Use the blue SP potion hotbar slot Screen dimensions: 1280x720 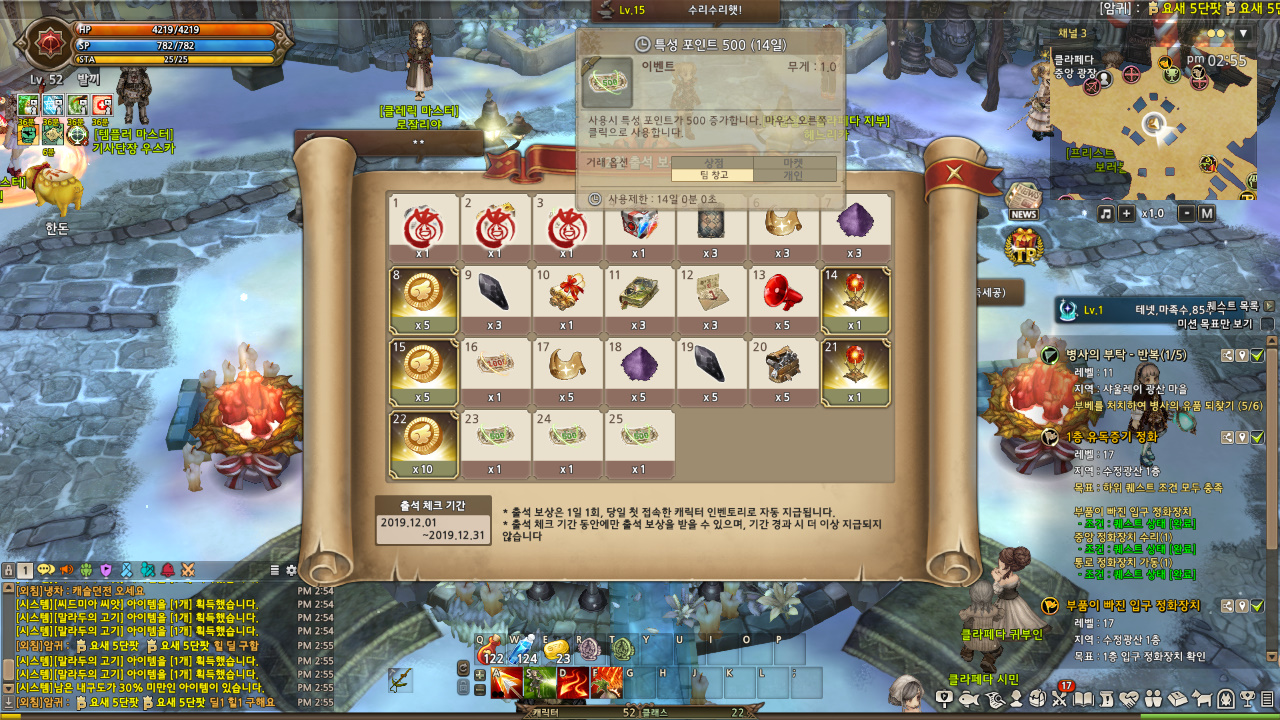[x=524, y=650]
